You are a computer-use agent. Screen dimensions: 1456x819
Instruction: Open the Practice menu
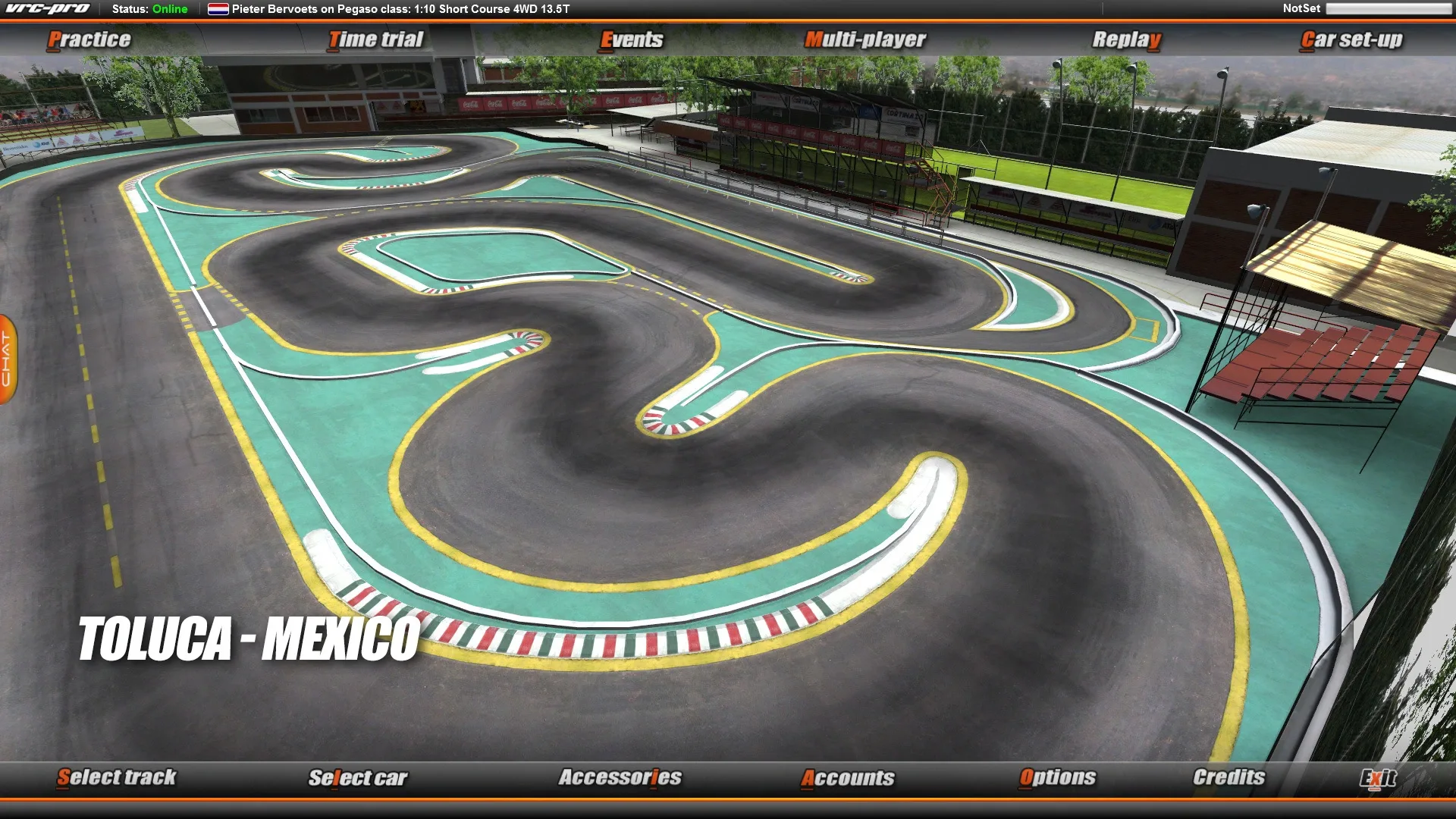click(x=89, y=39)
